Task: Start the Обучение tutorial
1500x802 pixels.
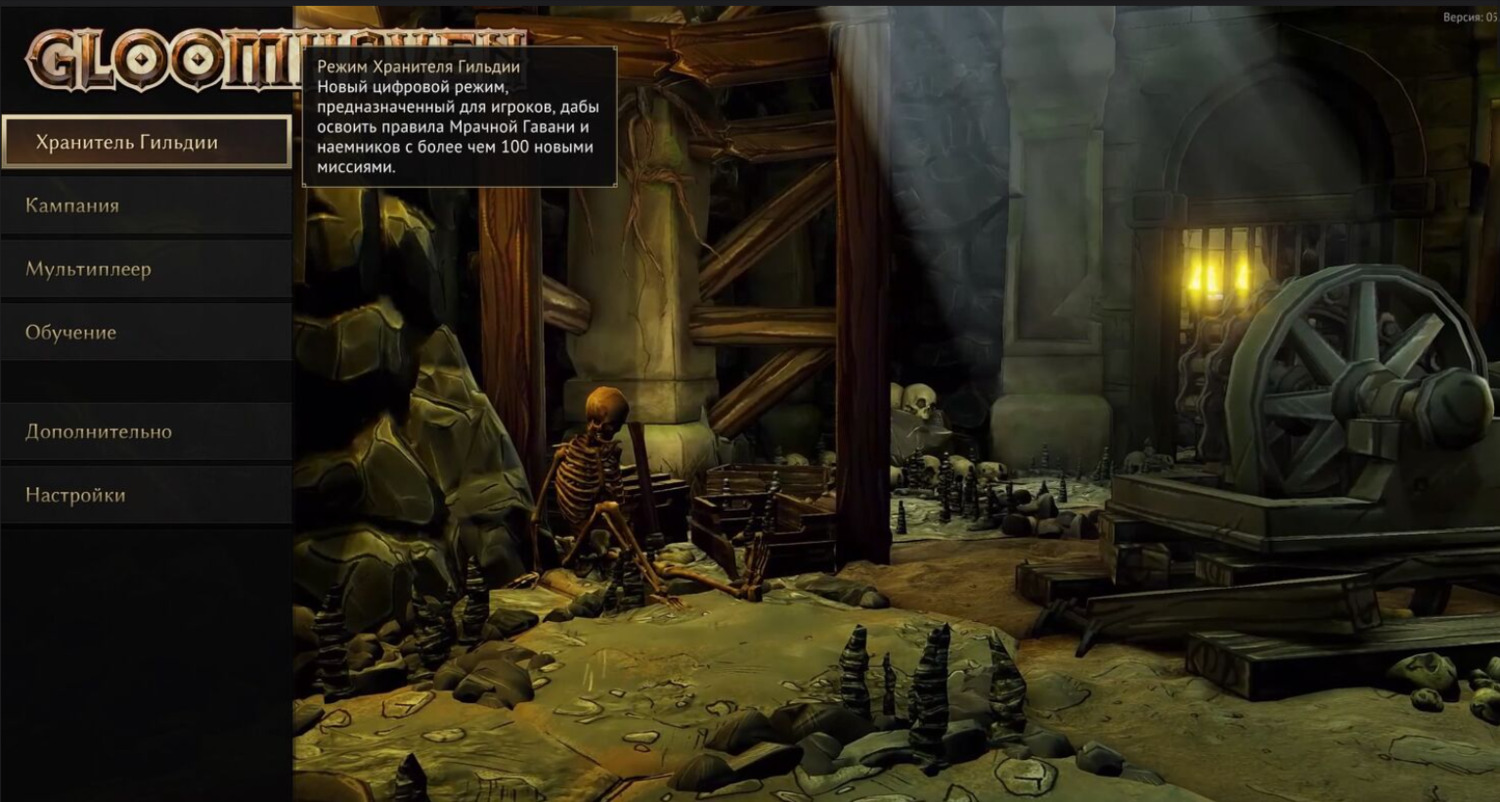Action: point(146,332)
